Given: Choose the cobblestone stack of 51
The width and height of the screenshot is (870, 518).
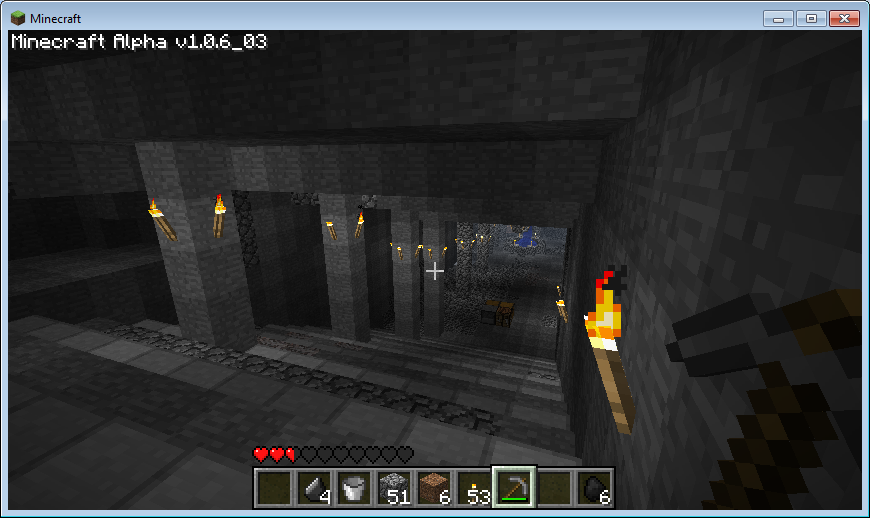Looking at the screenshot, I should [x=394, y=488].
